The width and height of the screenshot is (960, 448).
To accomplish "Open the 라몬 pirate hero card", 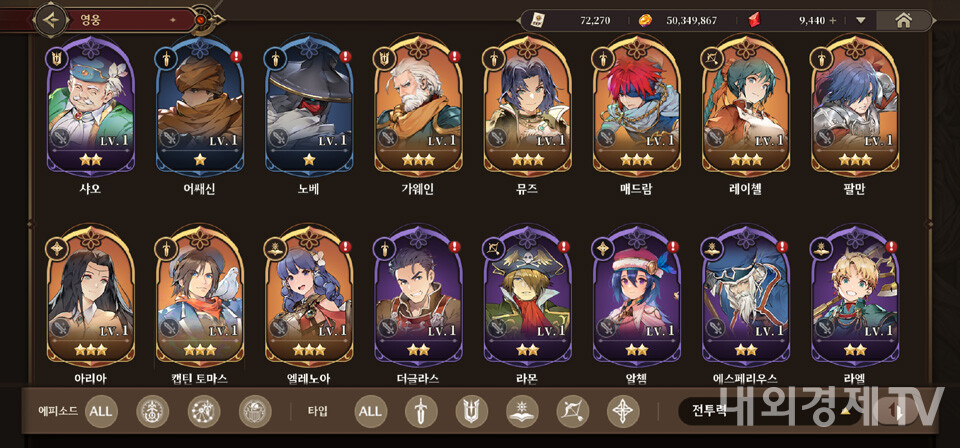I will point(527,300).
